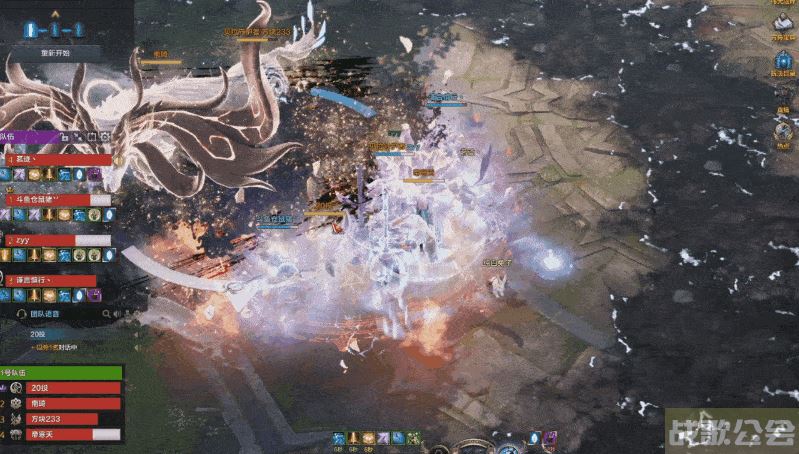The image size is (799, 454).
Task: Open the 团队语音 team voice headset icon
Action: point(21,314)
